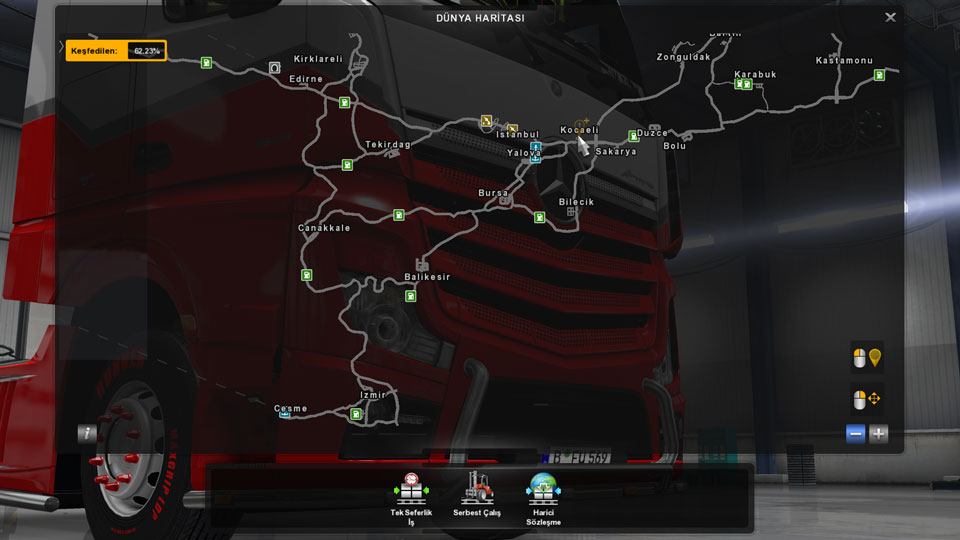Screen dimensions: 960x540
Task: Select Edirne city on the map
Action: [306, 79]
